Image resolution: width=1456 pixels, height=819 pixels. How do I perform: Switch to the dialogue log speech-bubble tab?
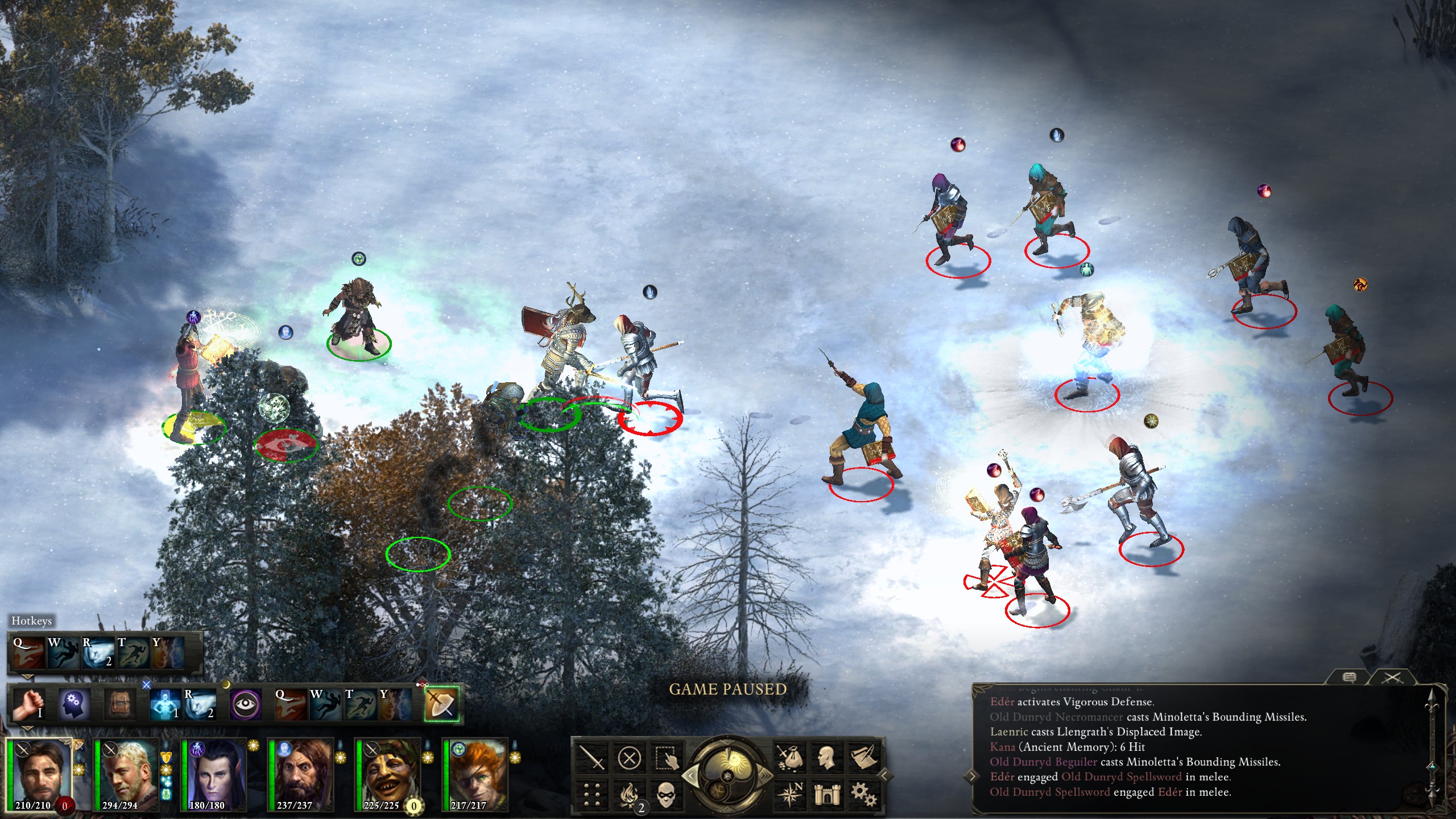coord(1349,677)
